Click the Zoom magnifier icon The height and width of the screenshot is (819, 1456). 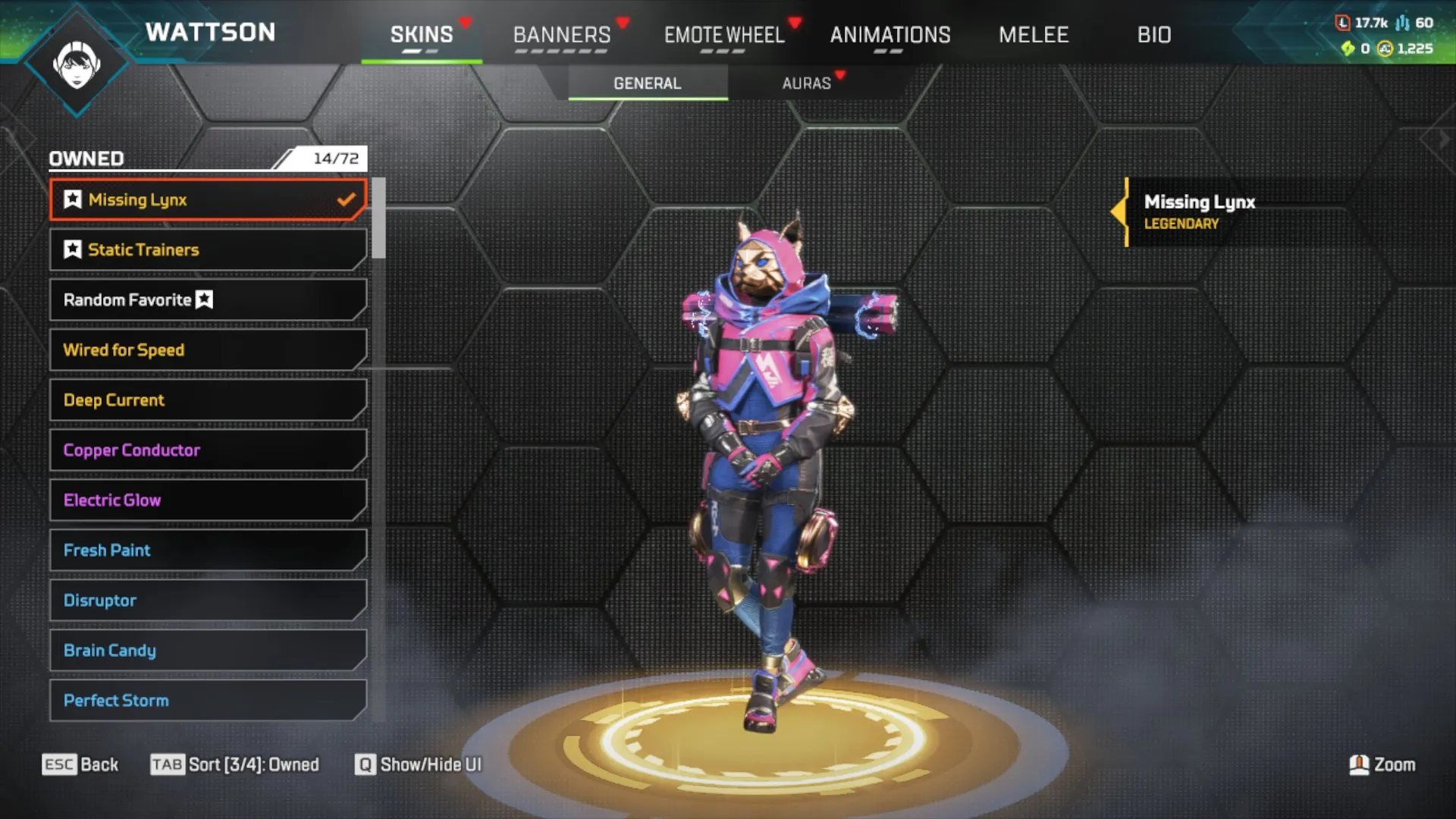(1361, 764)
